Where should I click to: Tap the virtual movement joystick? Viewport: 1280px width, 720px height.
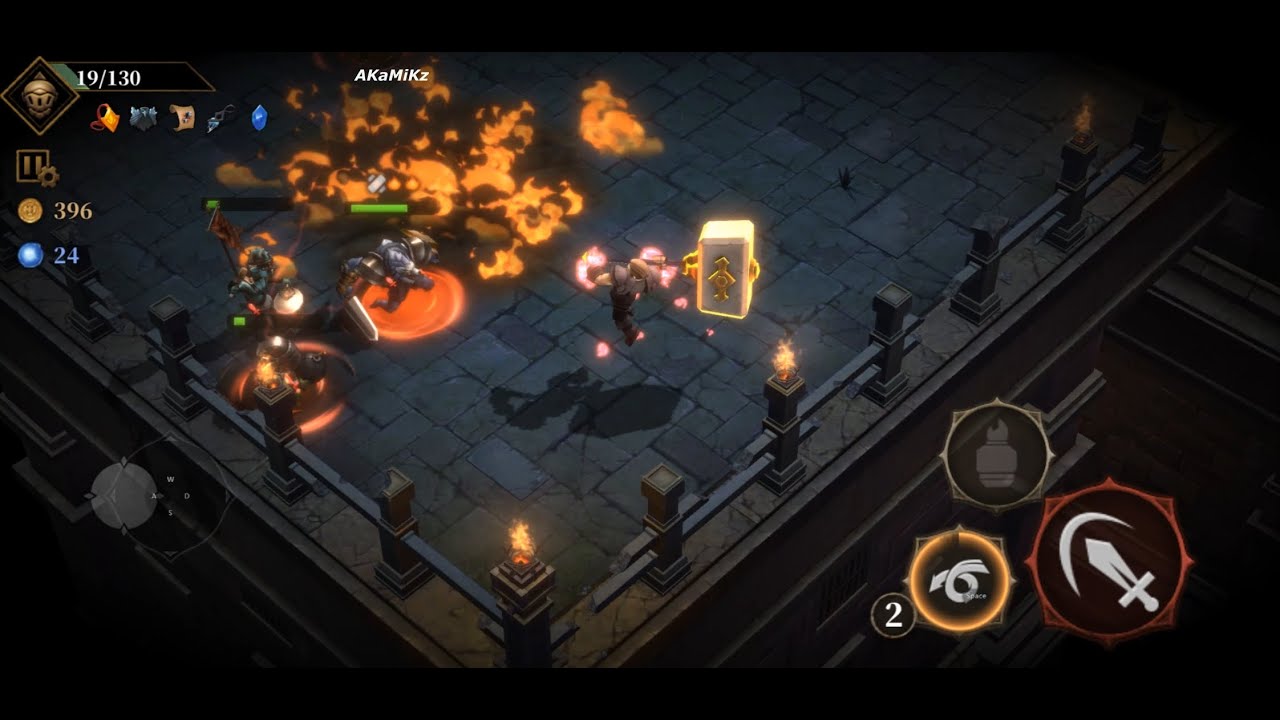click(125, 496)
